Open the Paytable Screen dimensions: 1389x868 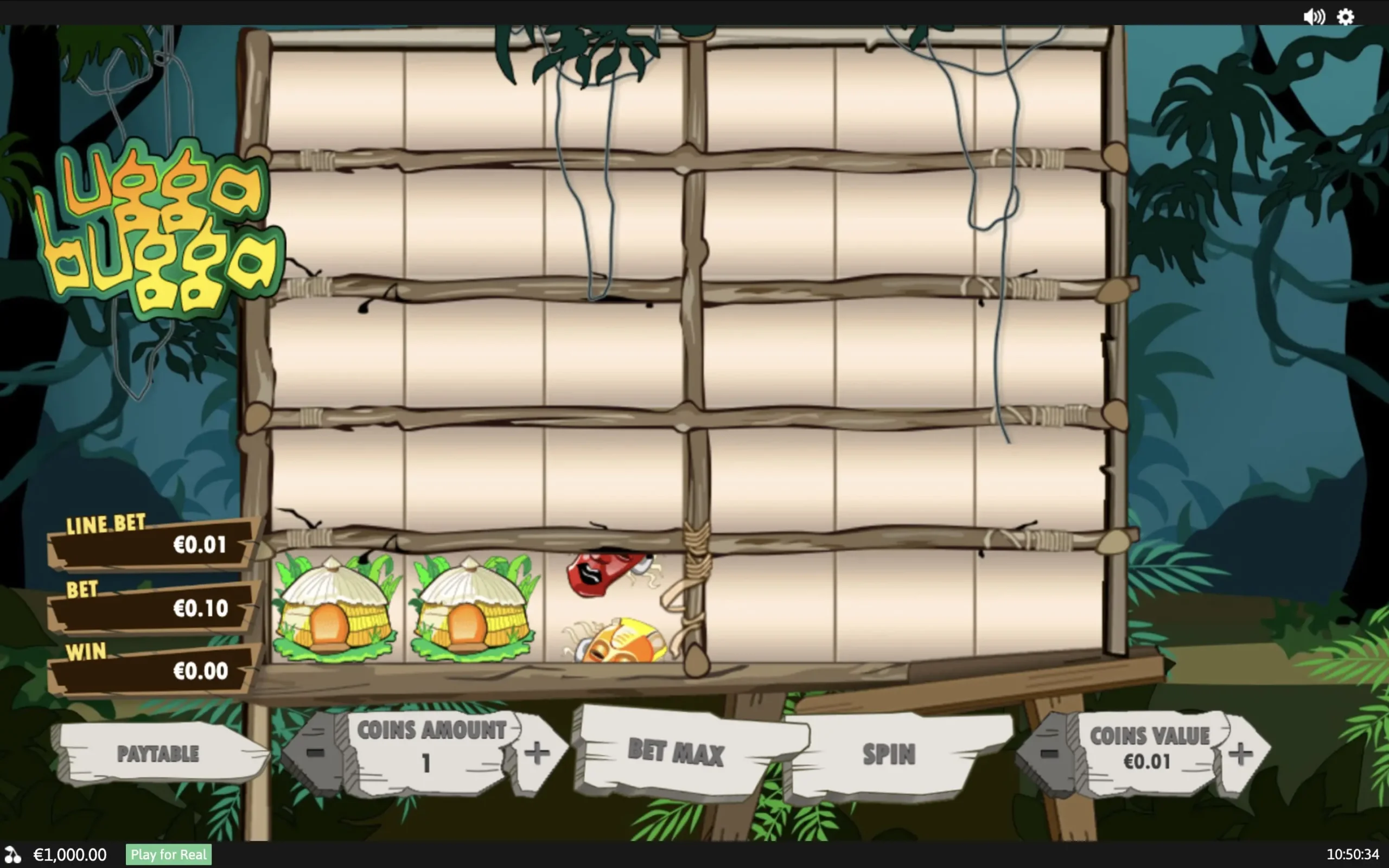[159, 753]
